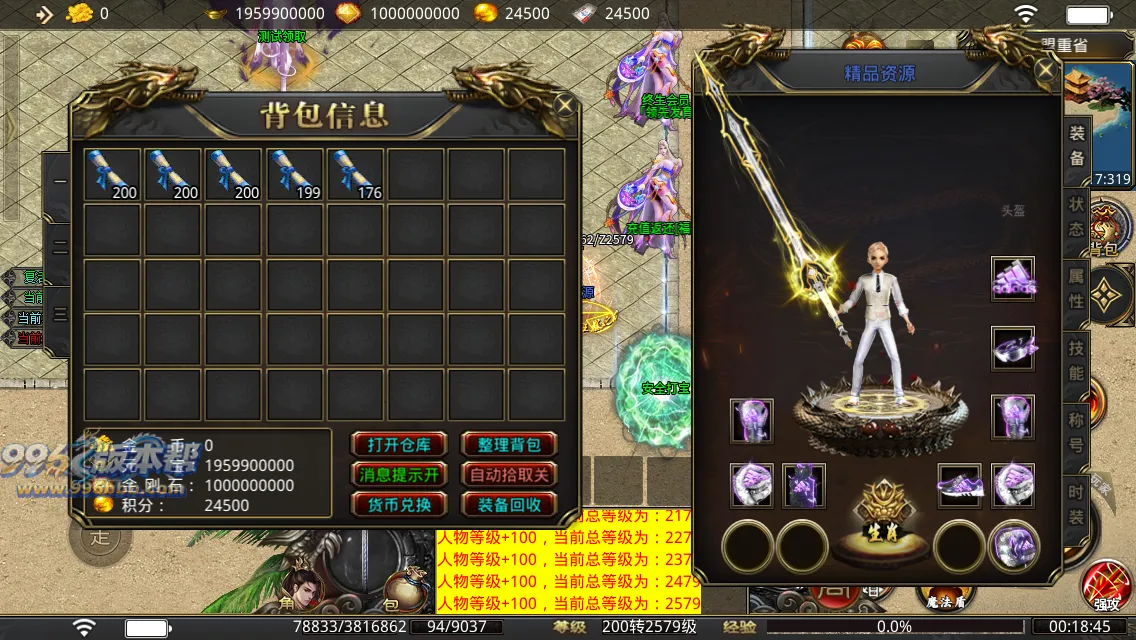The width and height of the screenshot is (1136, 640).
Task: Choose 装备回收 equipment recycling
Action: pyautogui.click(x=508, y=505)
